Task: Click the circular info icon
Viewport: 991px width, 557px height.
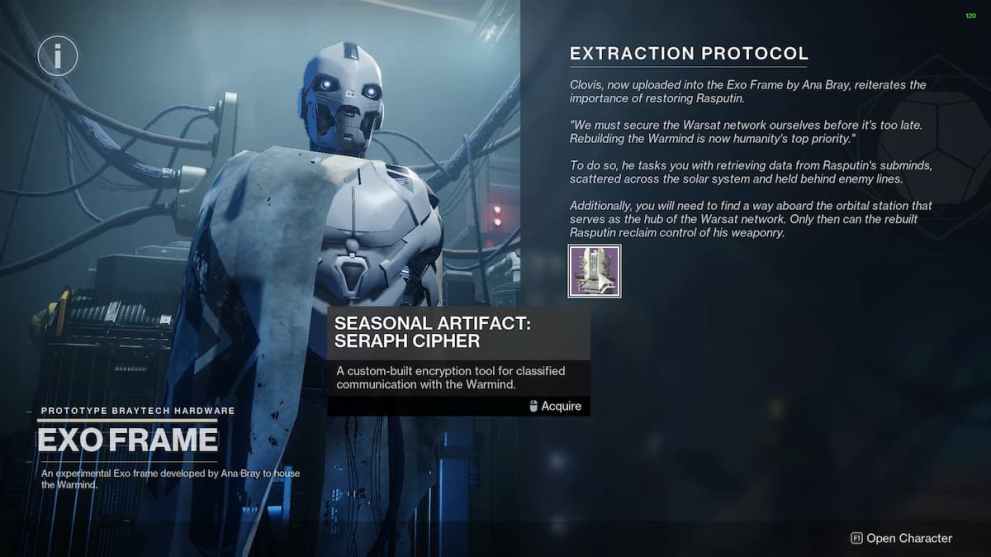Action: click(x=58, y=57)
